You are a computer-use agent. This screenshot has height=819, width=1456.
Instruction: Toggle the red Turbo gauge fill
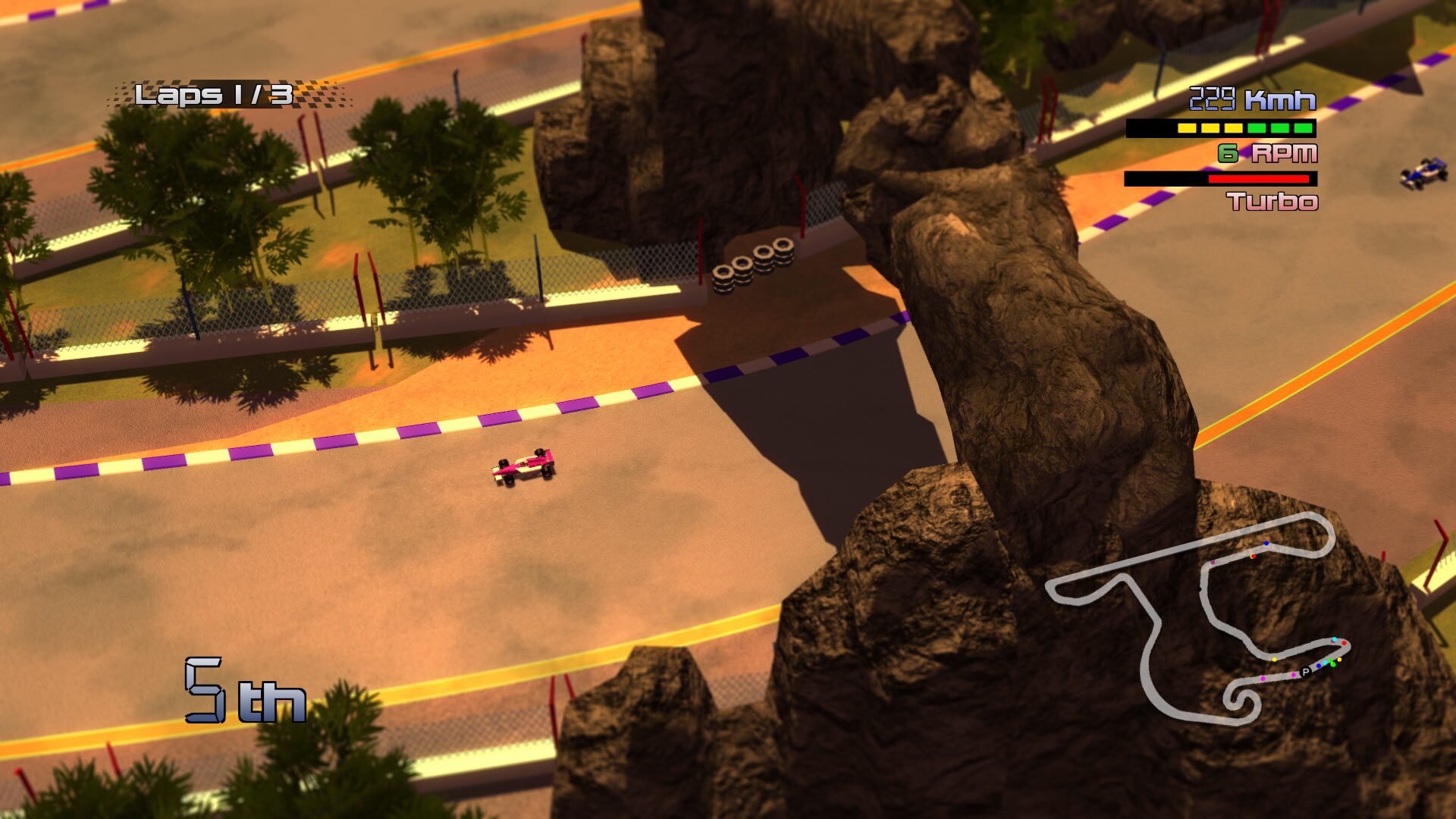point(1260,178)
